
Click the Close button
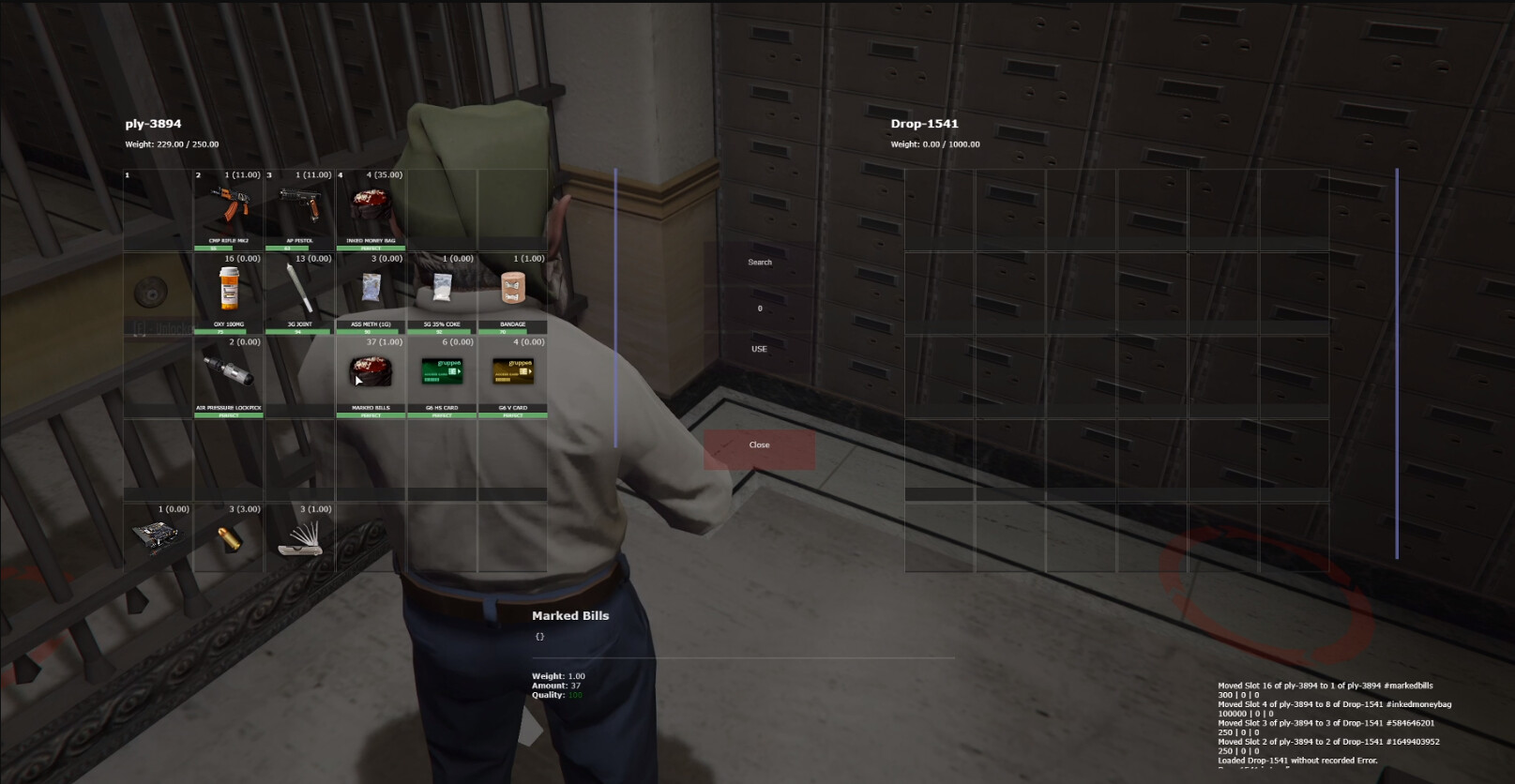(759, 445)
